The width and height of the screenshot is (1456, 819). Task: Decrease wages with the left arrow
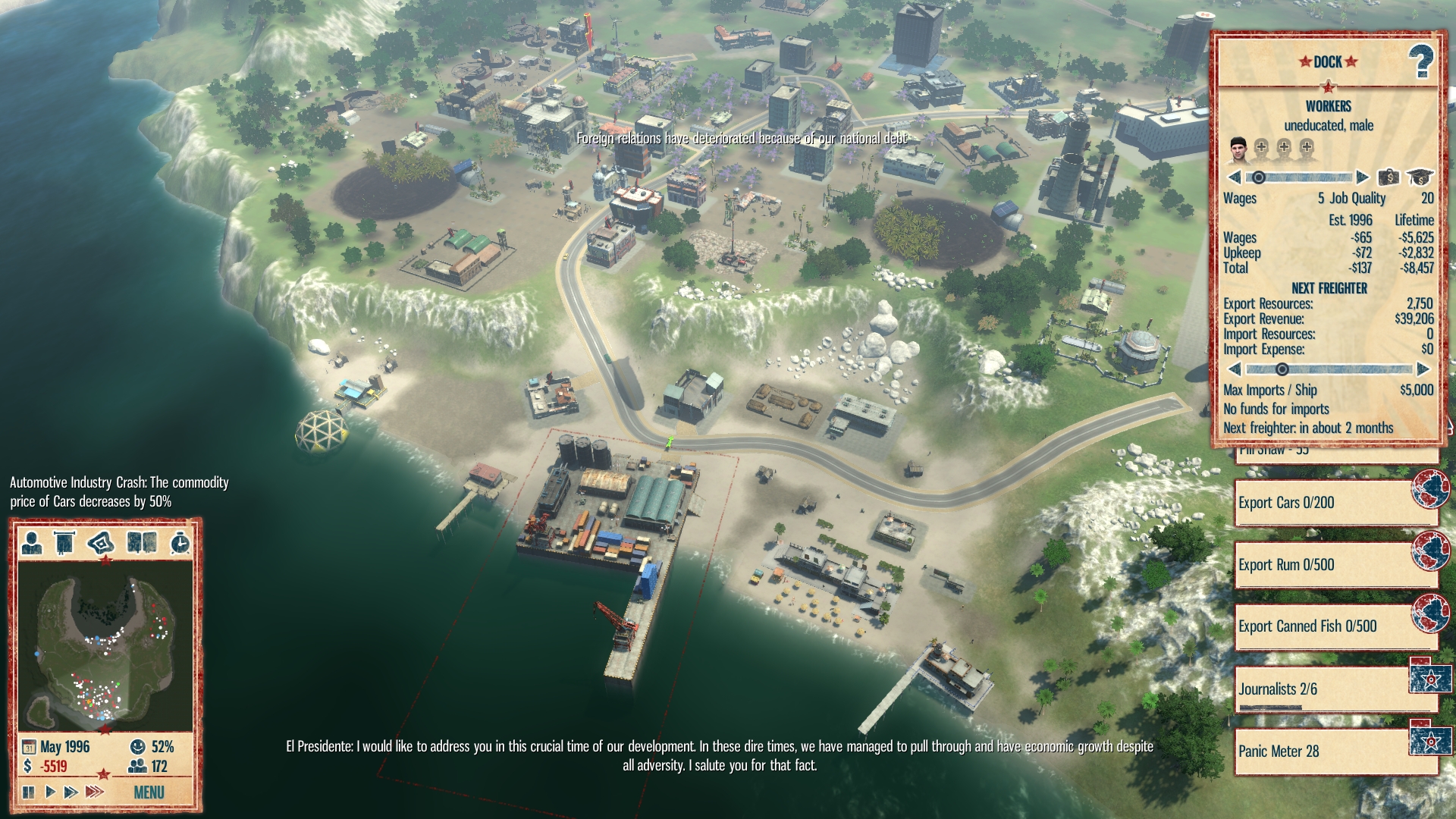coord(1234,177)
